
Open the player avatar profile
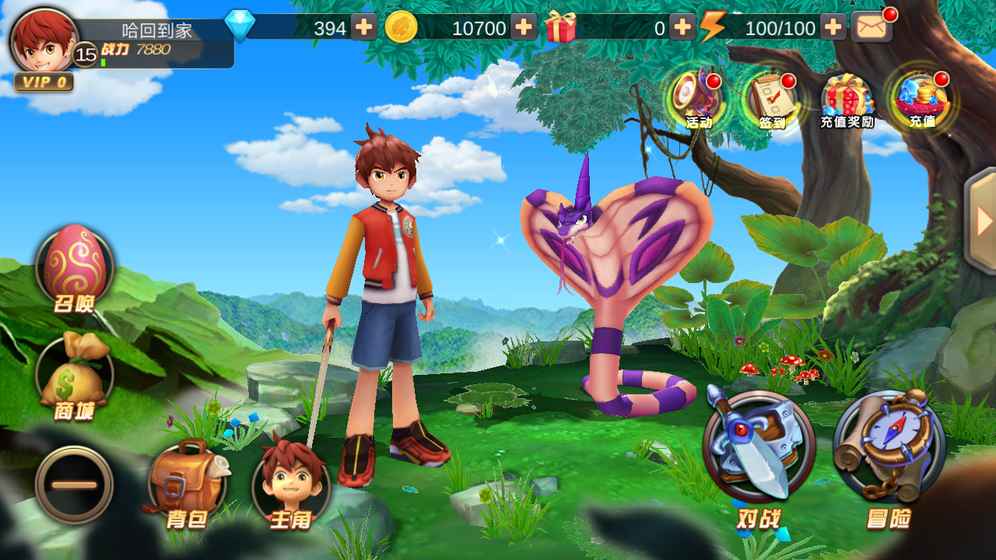(42, 40)
